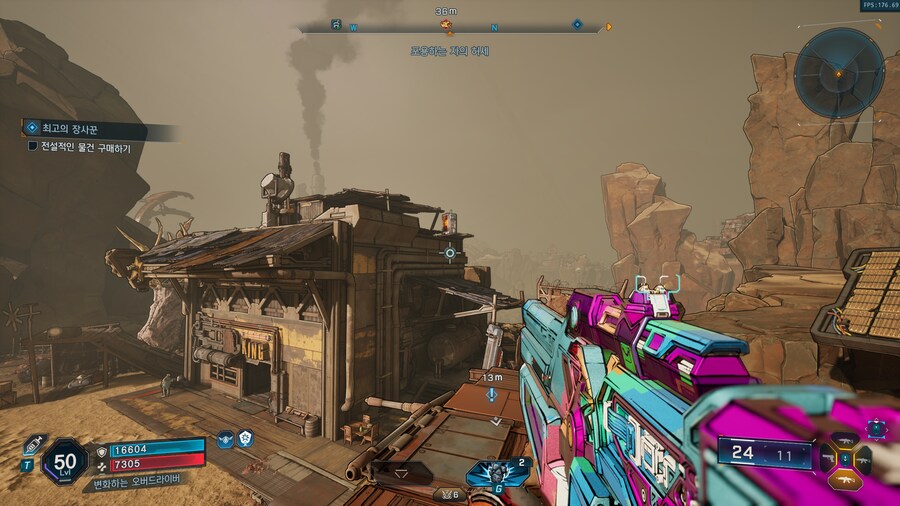
Task: Select the blue diamond compass marker
Action: pos(577,24)
